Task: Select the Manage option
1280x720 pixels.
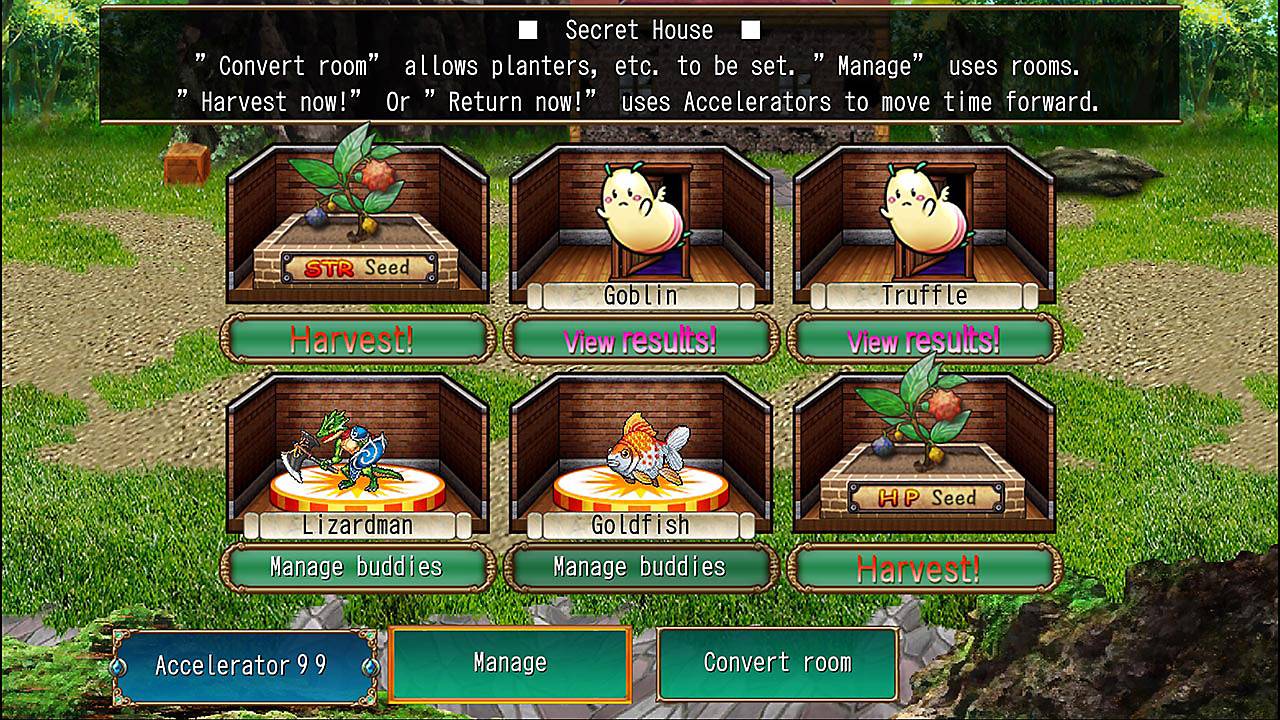Action: click(510, 663)
